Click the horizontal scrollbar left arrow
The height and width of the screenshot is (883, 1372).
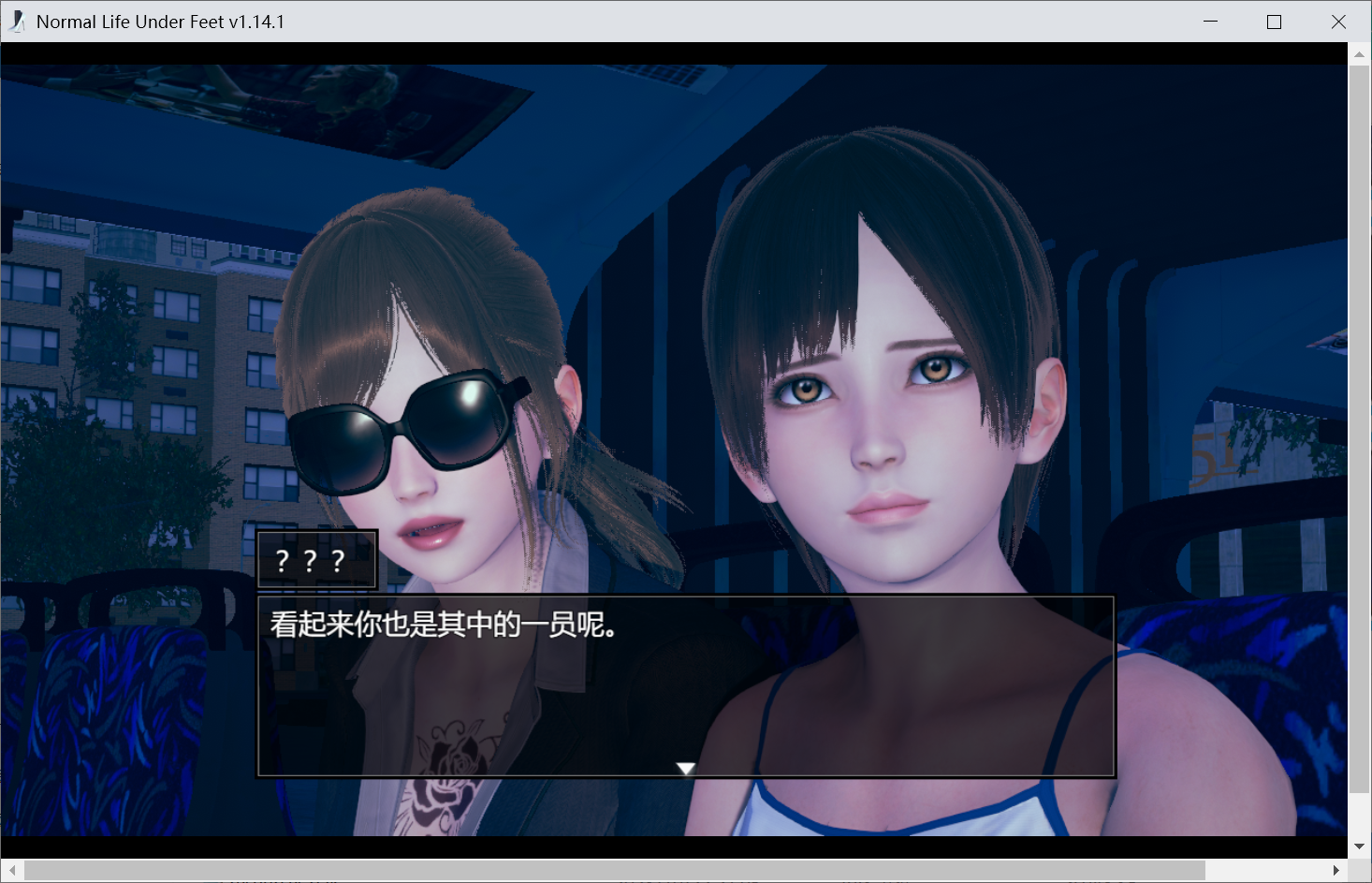[x=10, y=870]
